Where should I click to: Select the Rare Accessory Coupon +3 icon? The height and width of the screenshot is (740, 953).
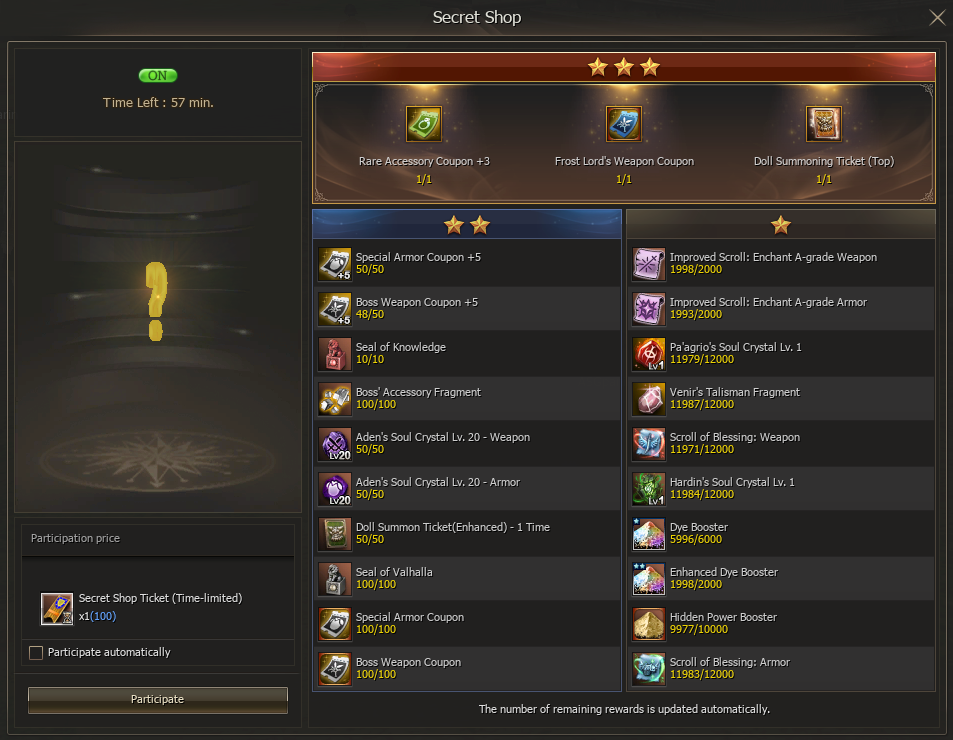(x=424, y=124)
